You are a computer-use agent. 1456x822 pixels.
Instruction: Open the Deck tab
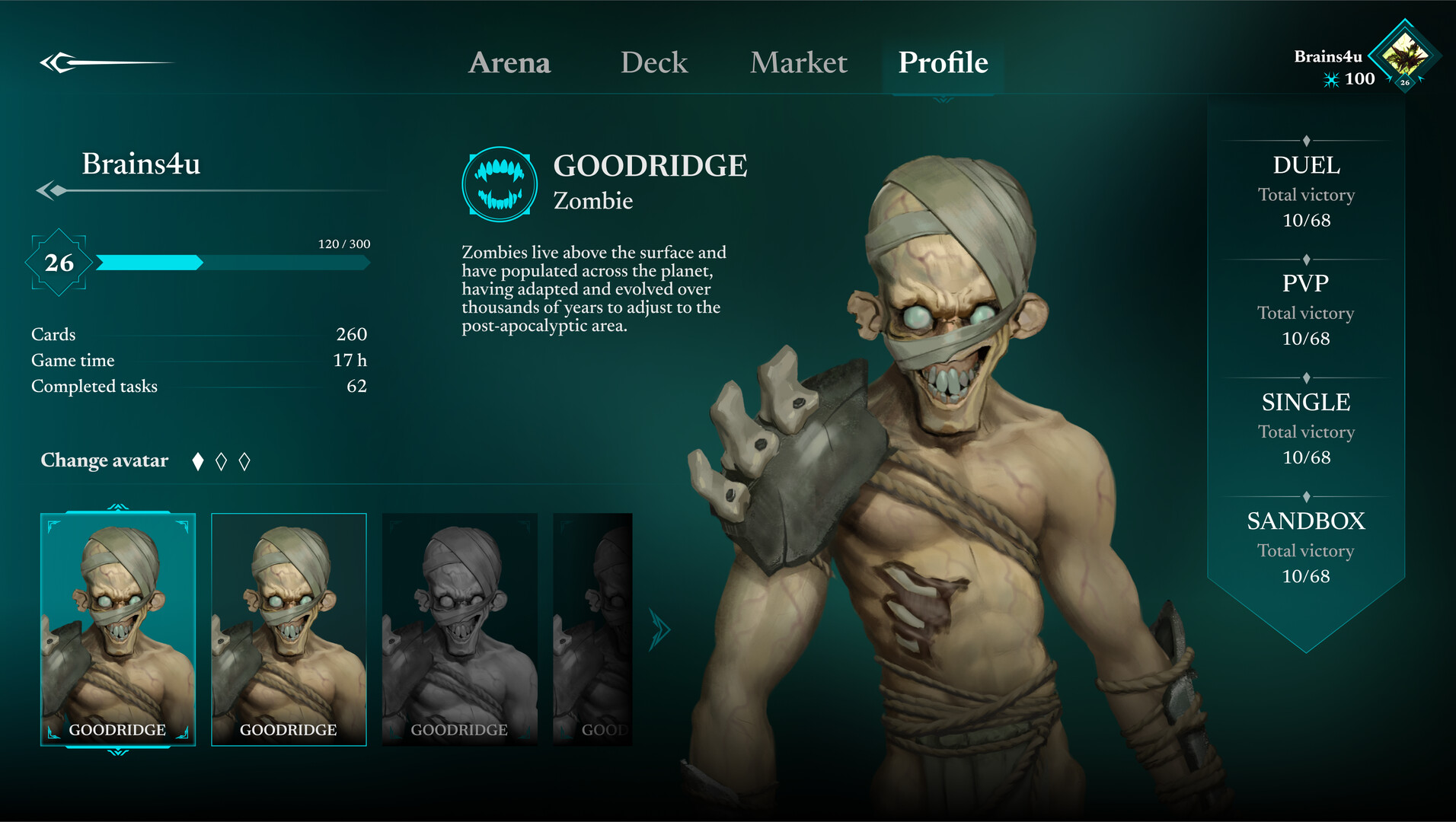pos(653,63)
